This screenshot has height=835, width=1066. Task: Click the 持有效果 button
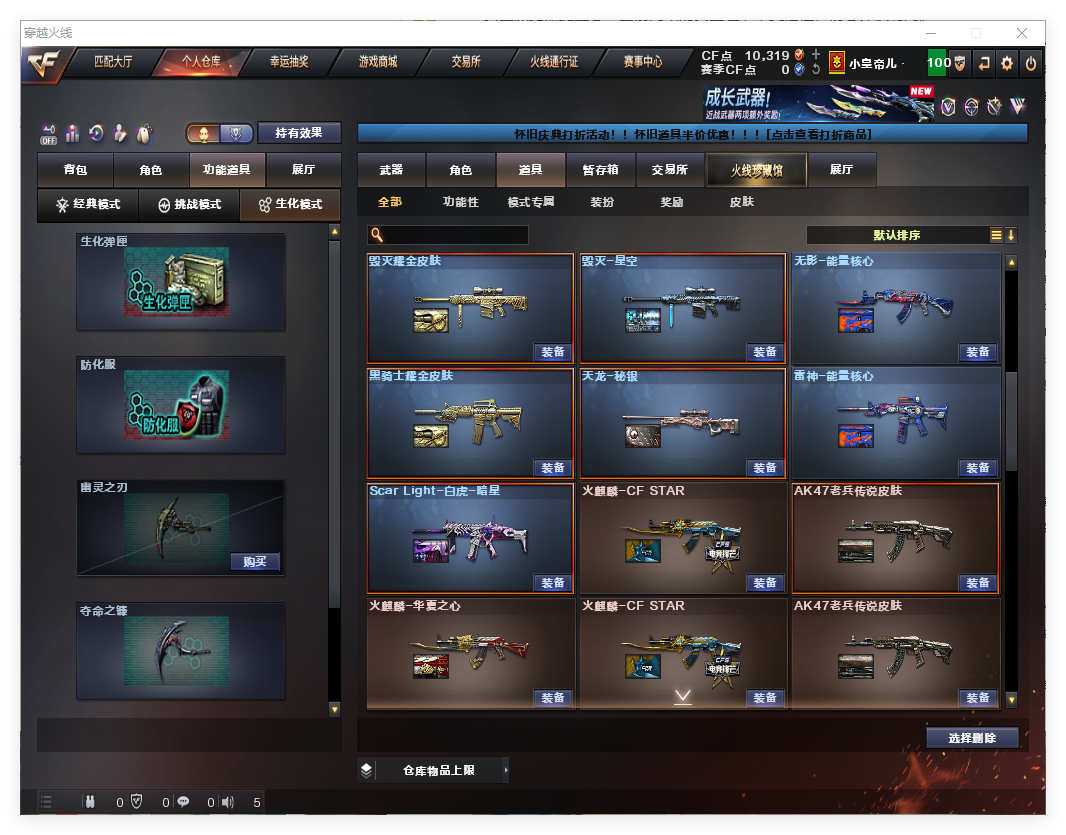[x=299, y=133]
